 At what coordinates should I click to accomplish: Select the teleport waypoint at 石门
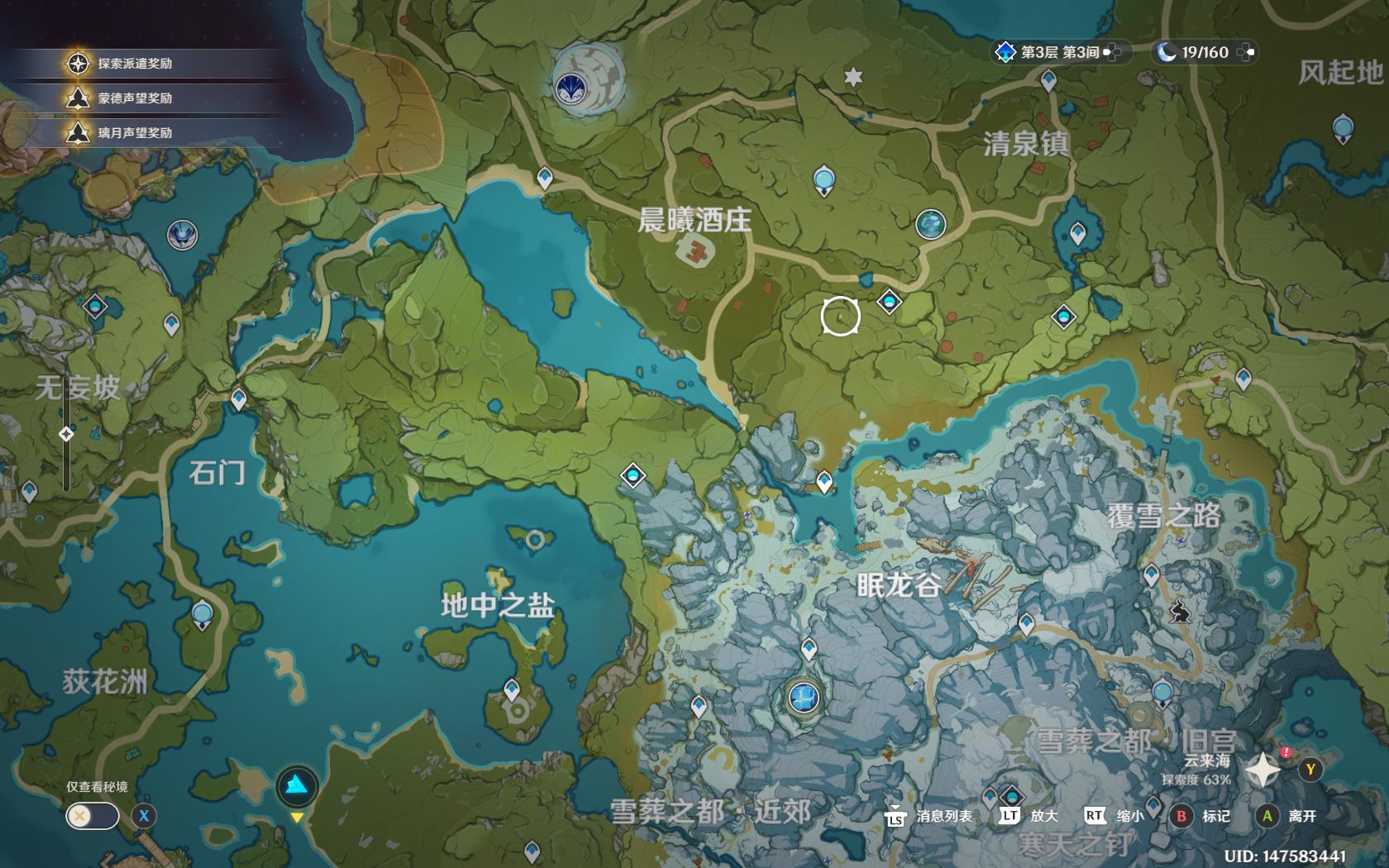pyautogui.click(x=239, y=399)
